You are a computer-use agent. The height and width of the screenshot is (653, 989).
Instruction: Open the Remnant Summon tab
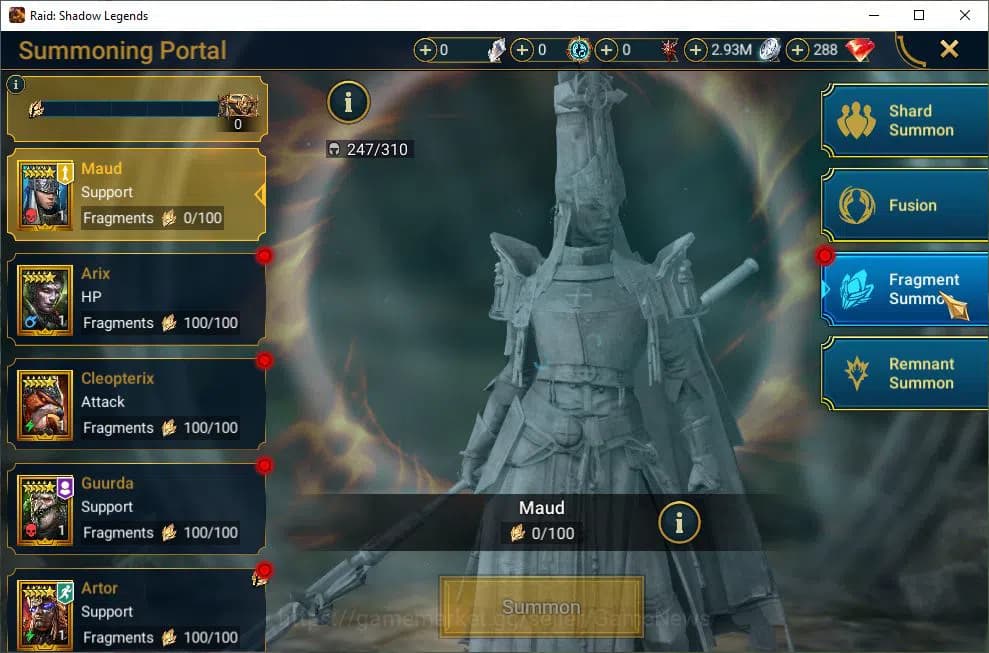click(x=905, y=374)
